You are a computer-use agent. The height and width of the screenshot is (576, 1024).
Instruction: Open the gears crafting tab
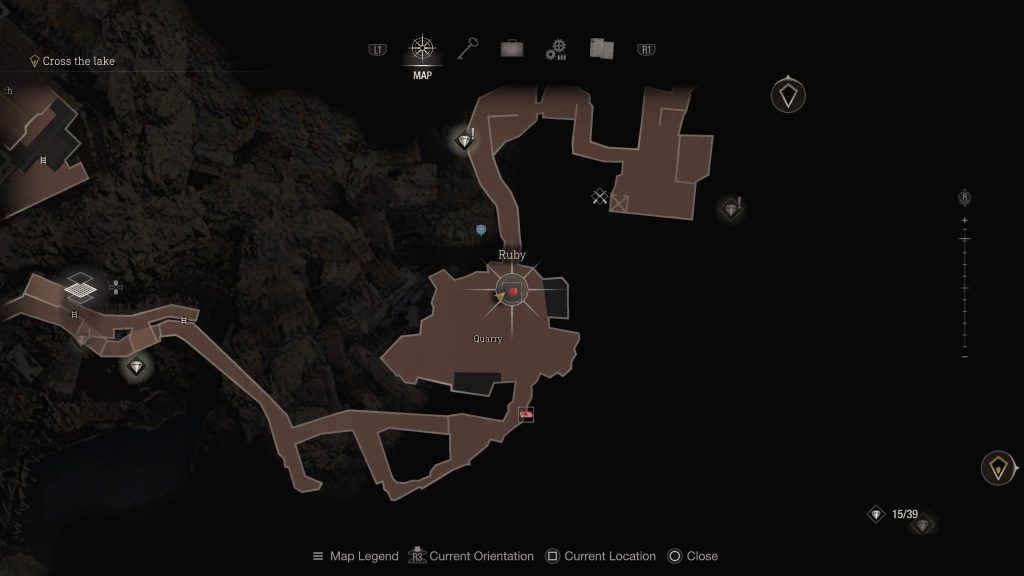[x=556, y=49]
